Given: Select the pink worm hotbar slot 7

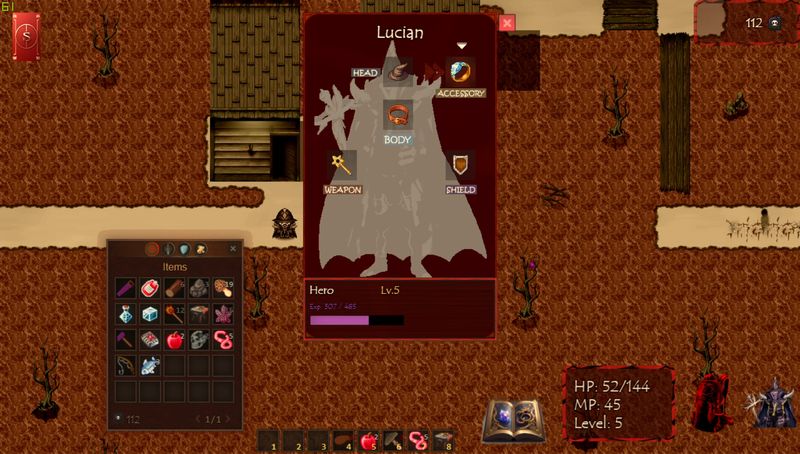Looking at the screenshot, I should click(x=416, y=439).
